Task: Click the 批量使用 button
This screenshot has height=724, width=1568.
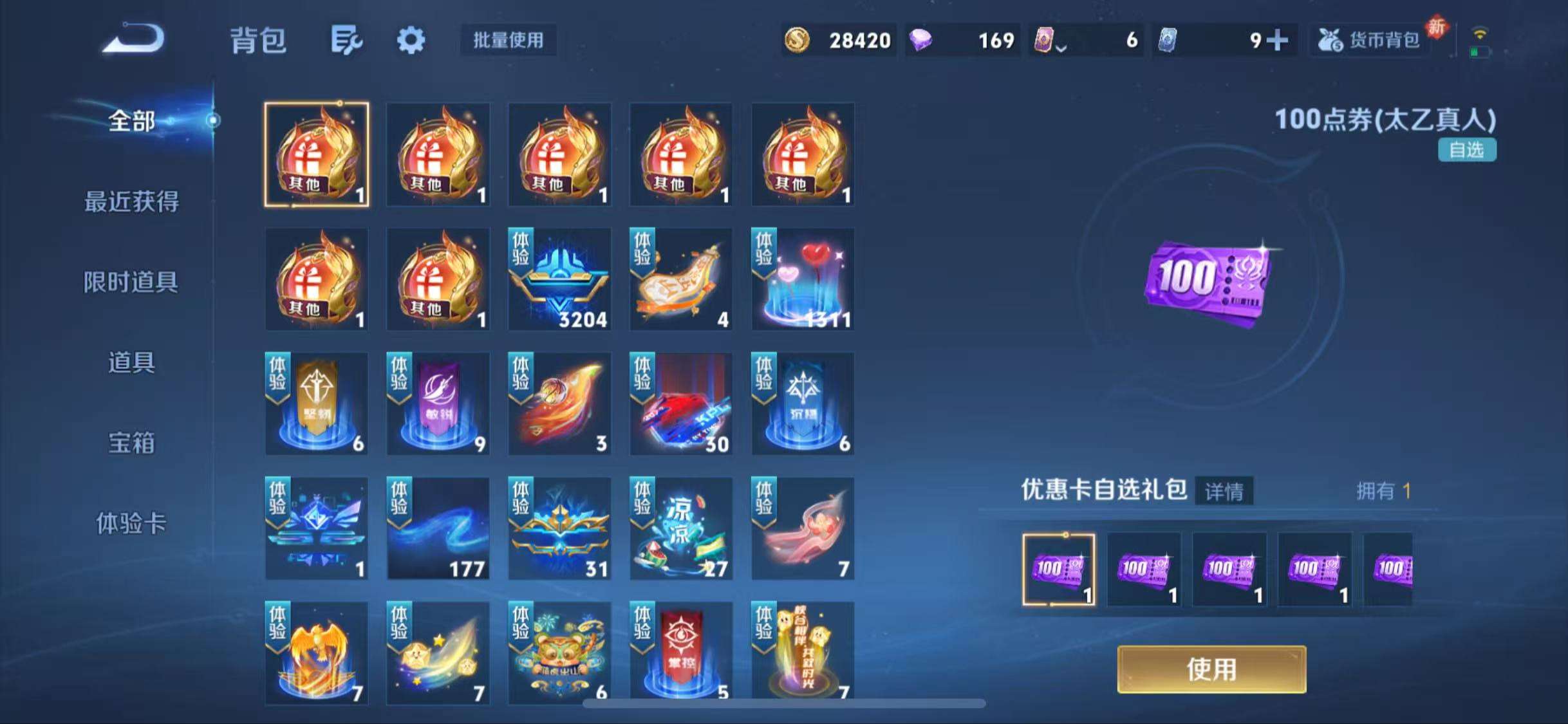Action: (508, 40)
